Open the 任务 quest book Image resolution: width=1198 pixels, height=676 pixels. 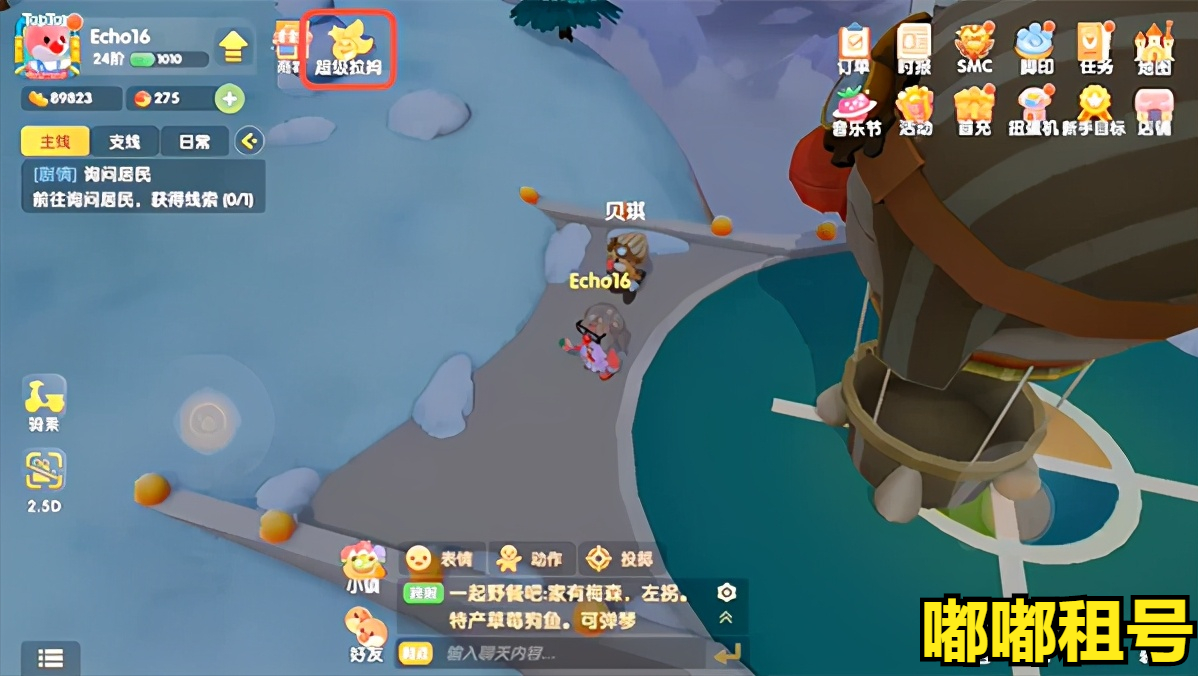1095,47
